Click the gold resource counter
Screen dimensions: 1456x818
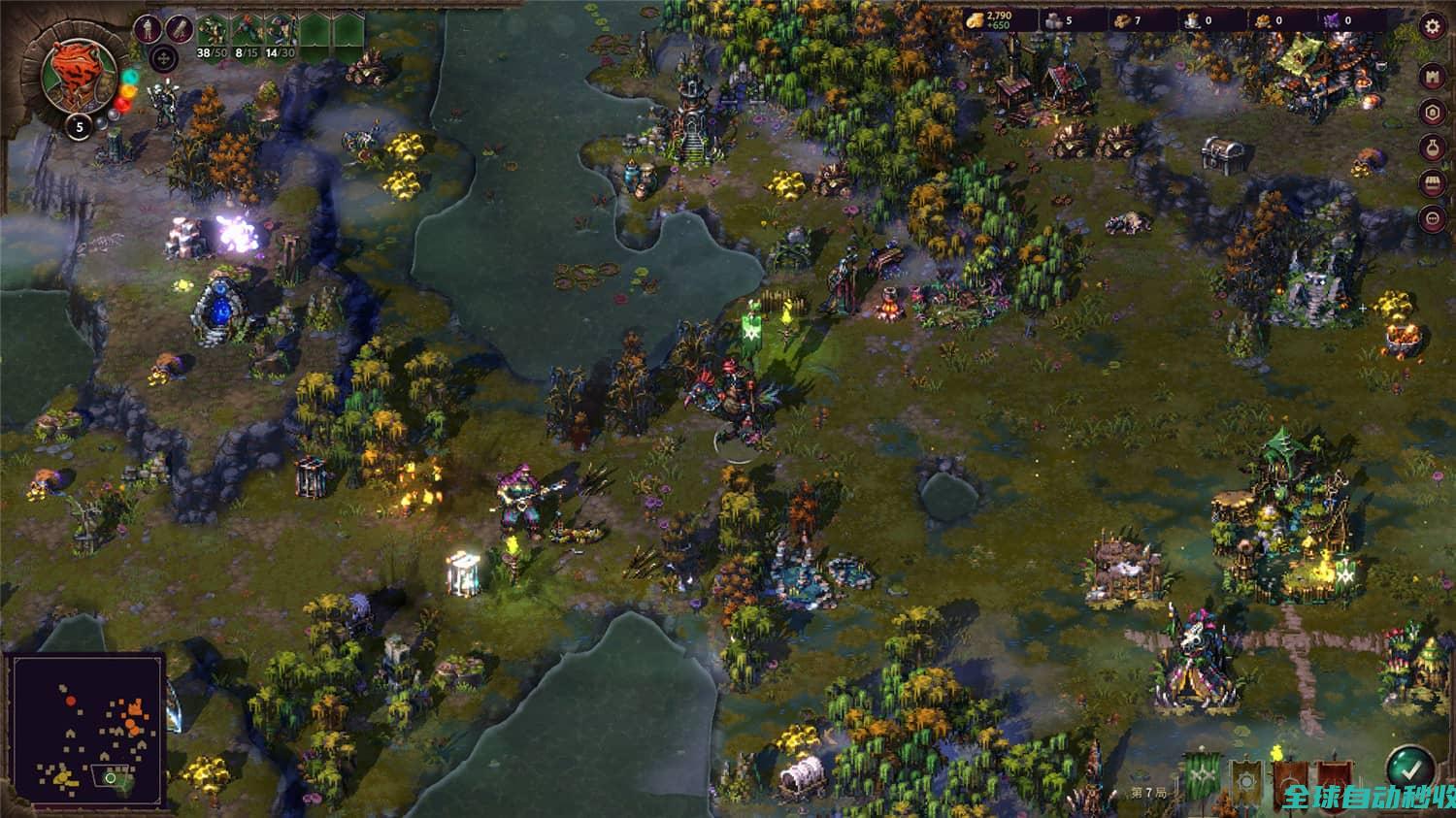click(990, 19)
